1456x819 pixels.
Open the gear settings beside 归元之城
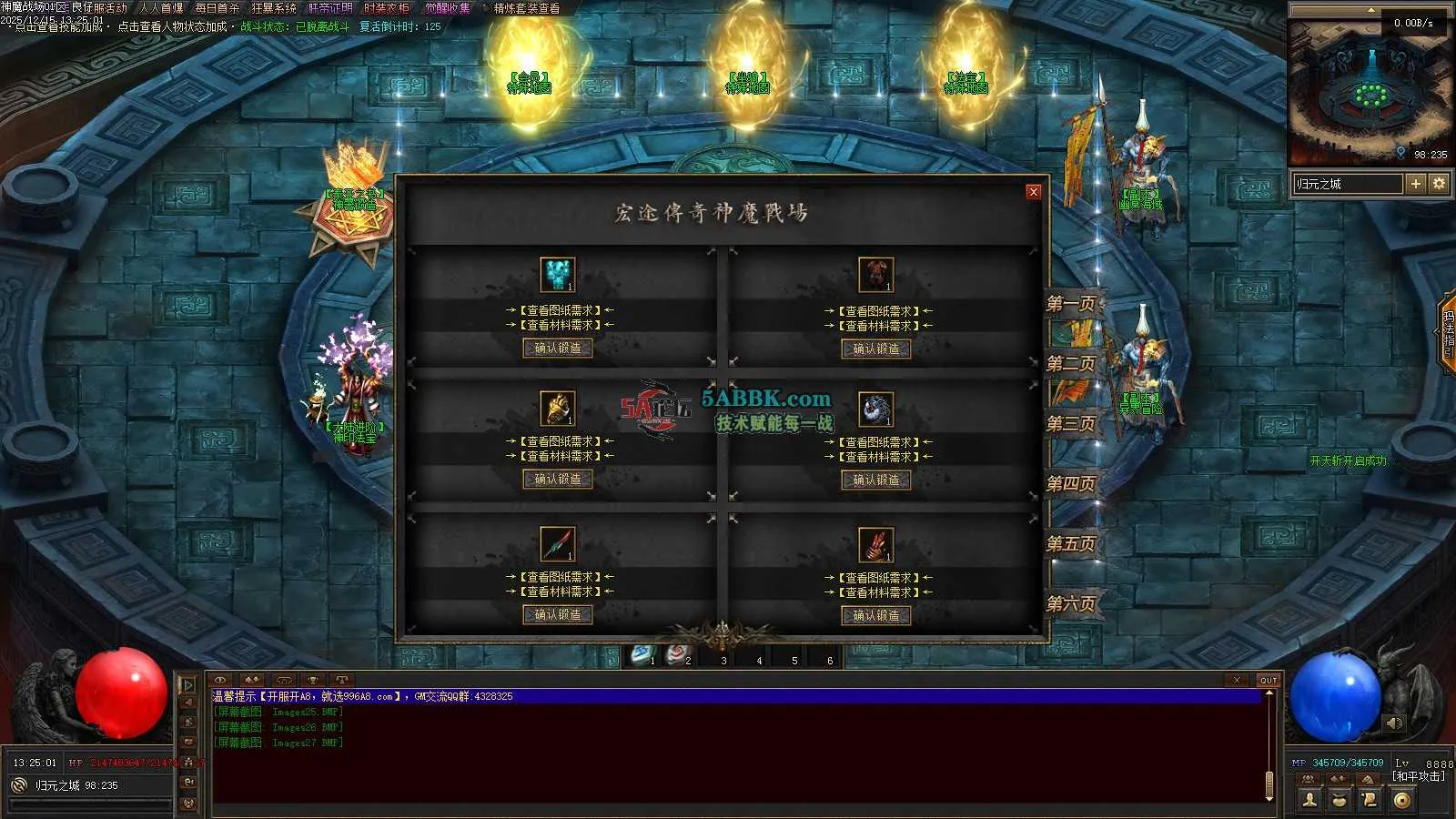pos(1439,184)
